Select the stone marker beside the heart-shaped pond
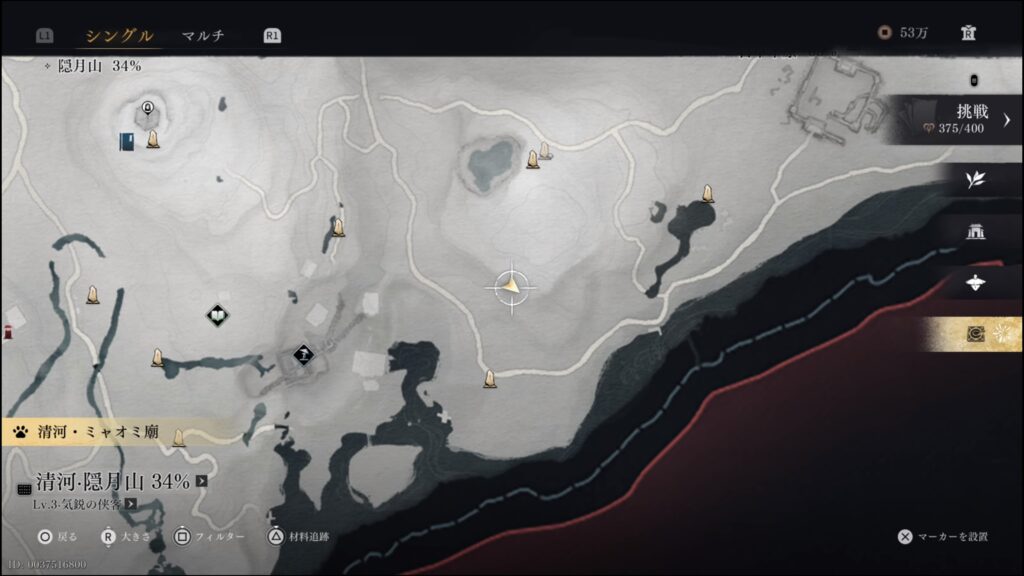 (533, 159)
